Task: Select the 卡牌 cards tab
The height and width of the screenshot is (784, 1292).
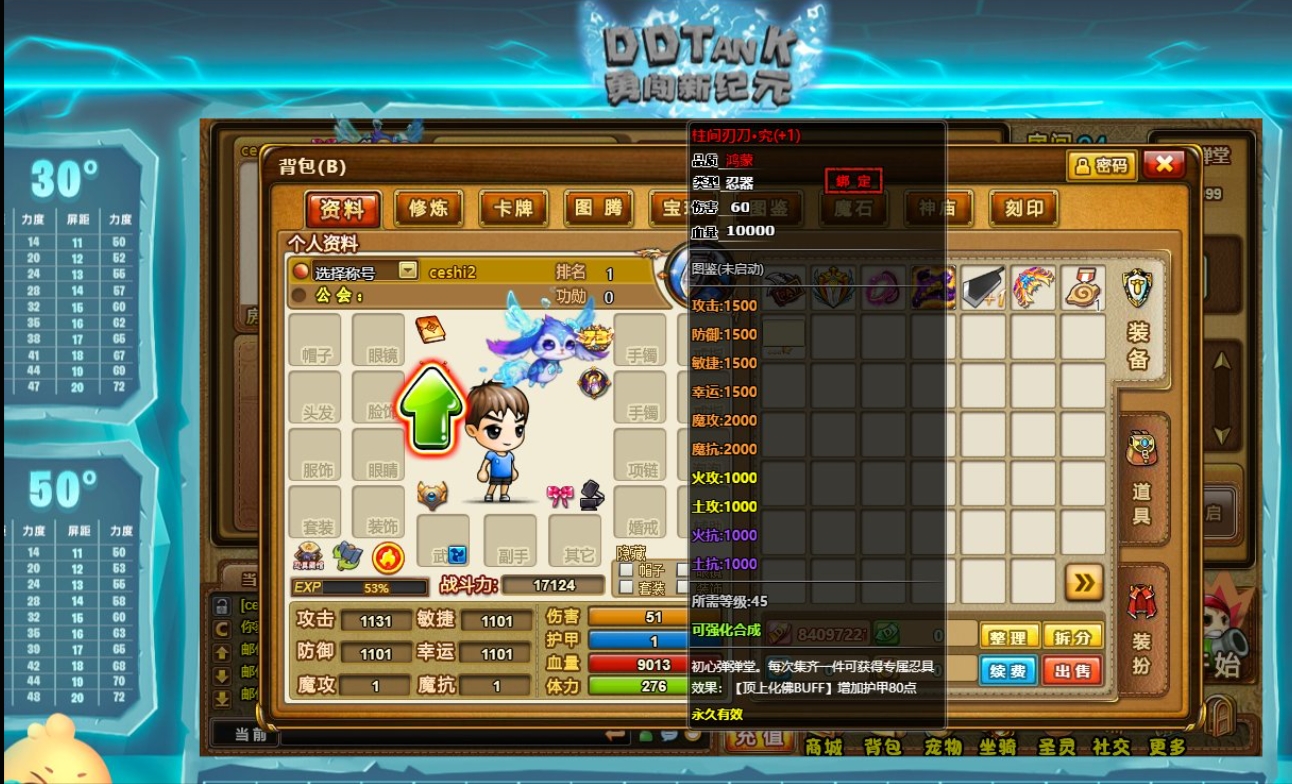Action: (513, 209)
